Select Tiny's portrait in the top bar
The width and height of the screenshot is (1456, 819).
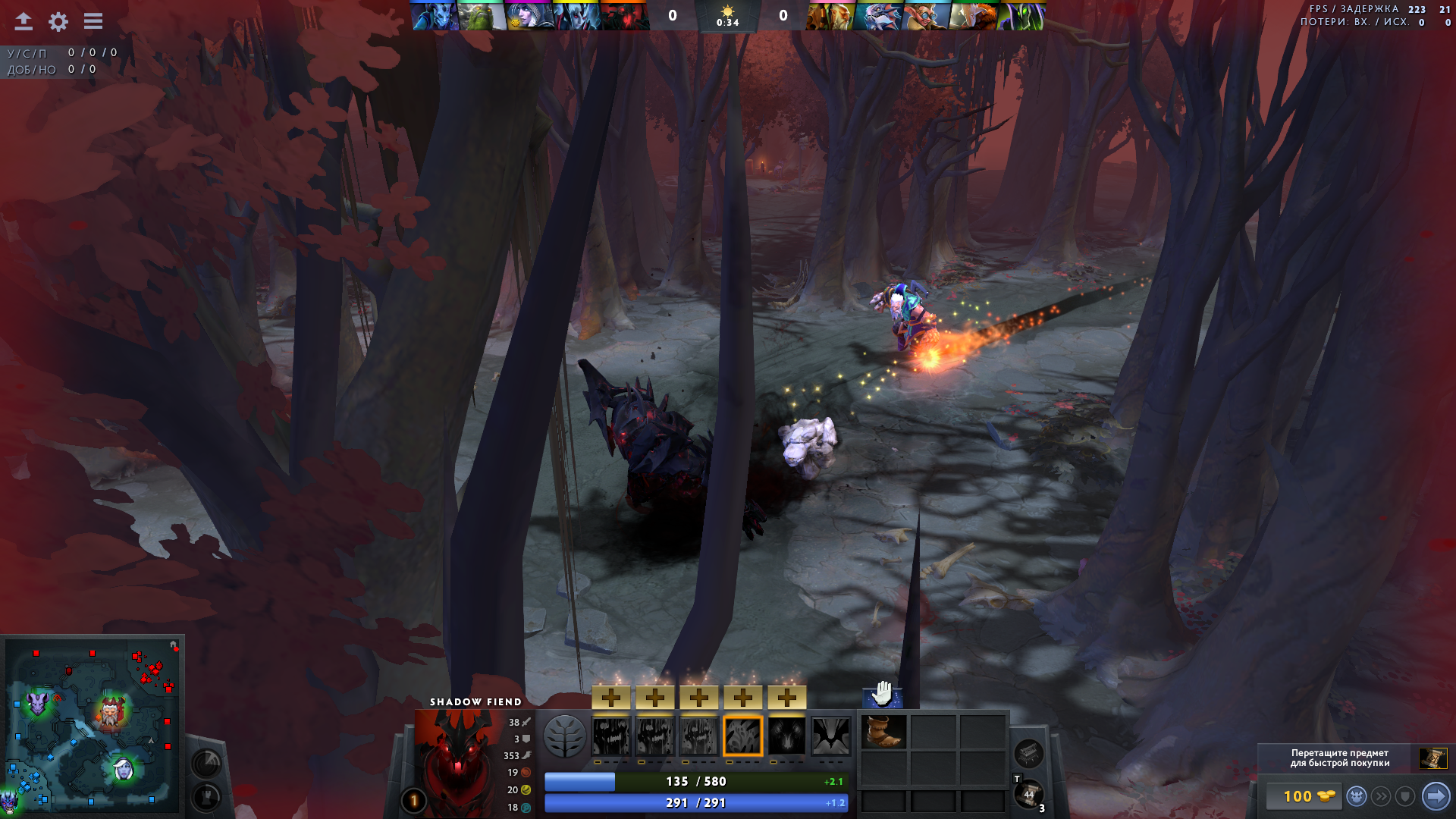482,17
